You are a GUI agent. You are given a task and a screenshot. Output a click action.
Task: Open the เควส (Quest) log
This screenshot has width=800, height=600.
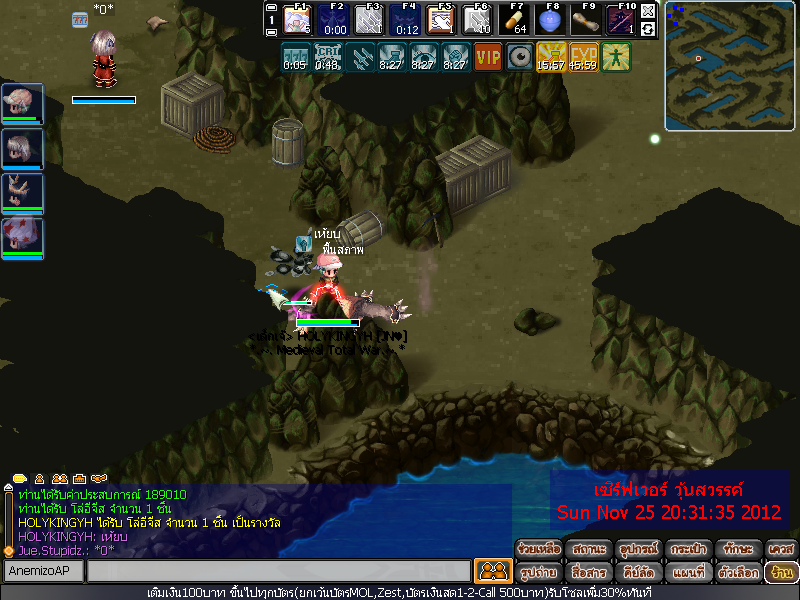coord(781,549)
